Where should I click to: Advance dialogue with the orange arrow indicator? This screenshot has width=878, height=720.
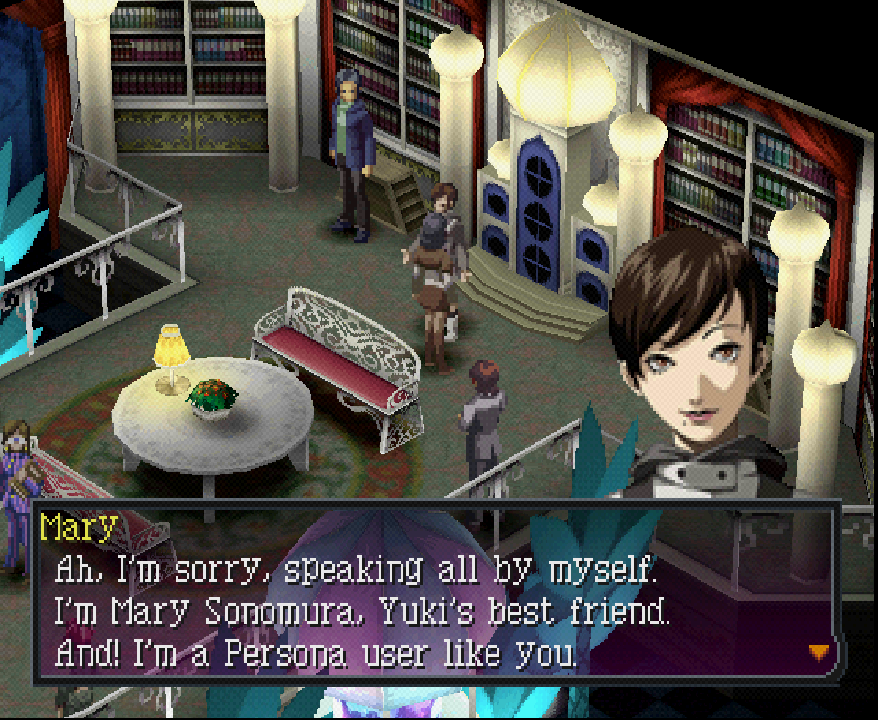click(x=819, y=652)
